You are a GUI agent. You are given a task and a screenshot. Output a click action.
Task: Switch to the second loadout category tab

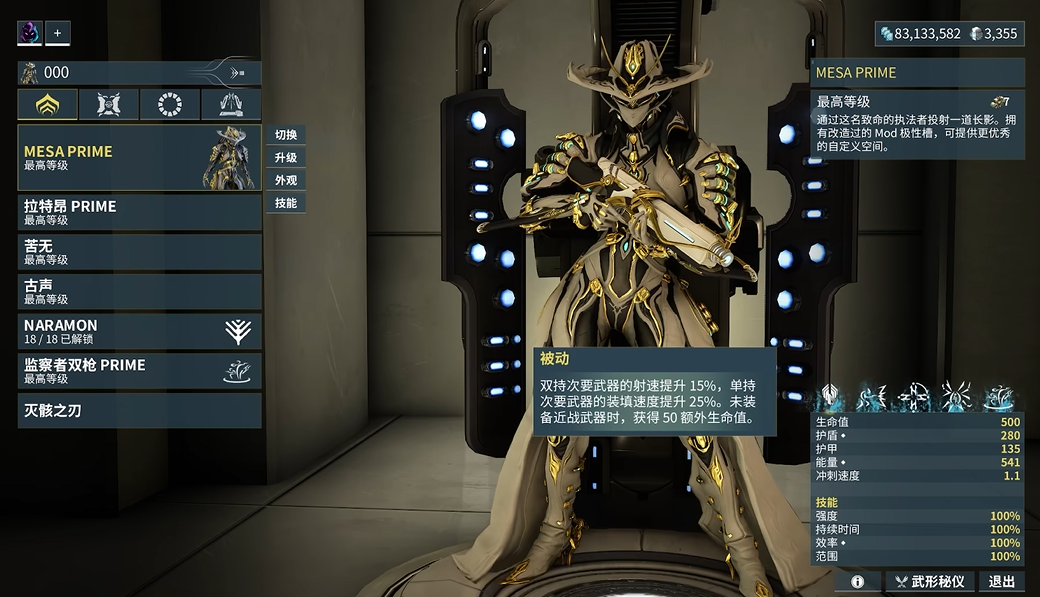point(109,104)
